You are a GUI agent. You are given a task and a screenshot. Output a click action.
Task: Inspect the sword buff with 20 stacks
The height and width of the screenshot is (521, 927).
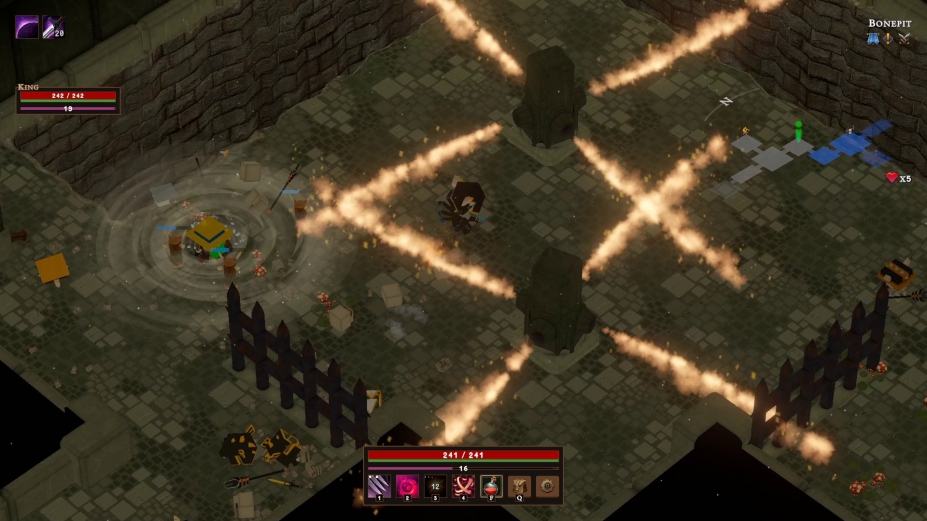(53, 27)
